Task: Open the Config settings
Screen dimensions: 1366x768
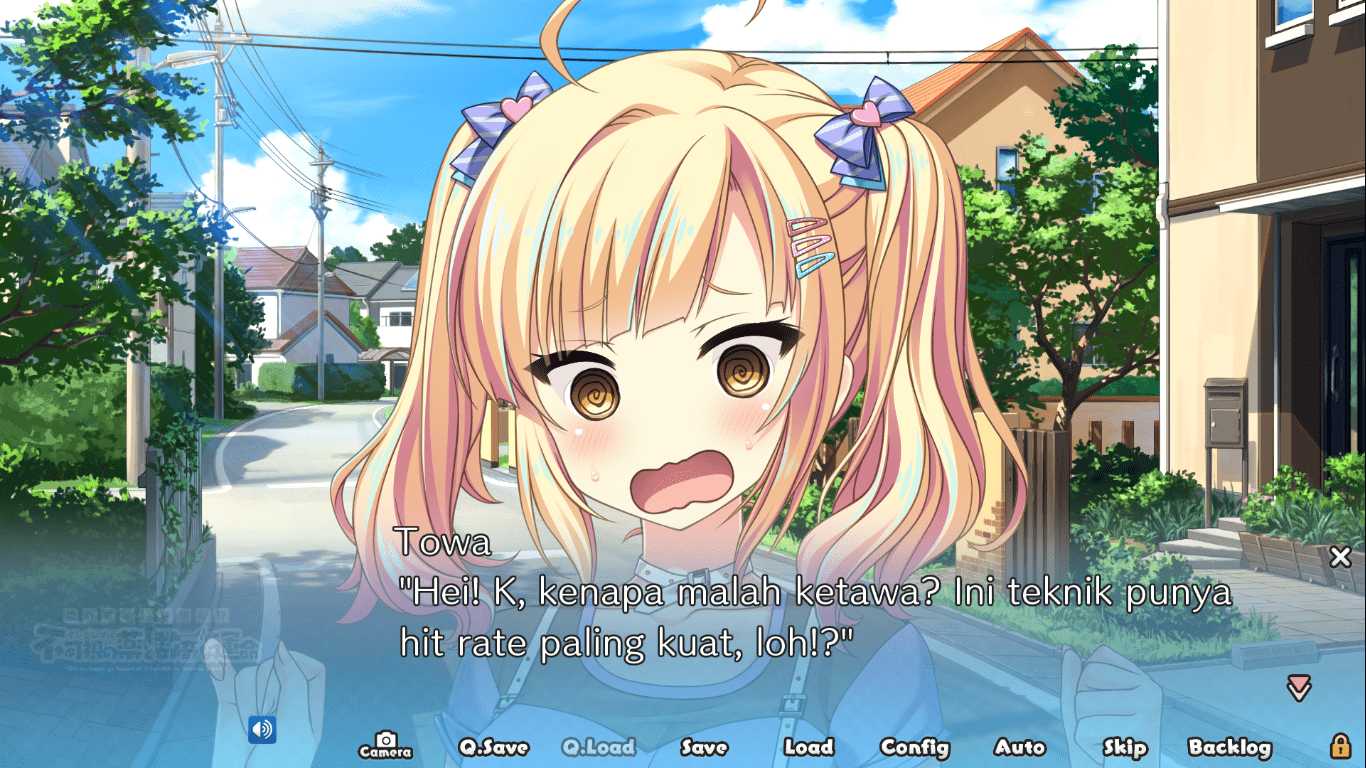Action: [x=914, y=747]
